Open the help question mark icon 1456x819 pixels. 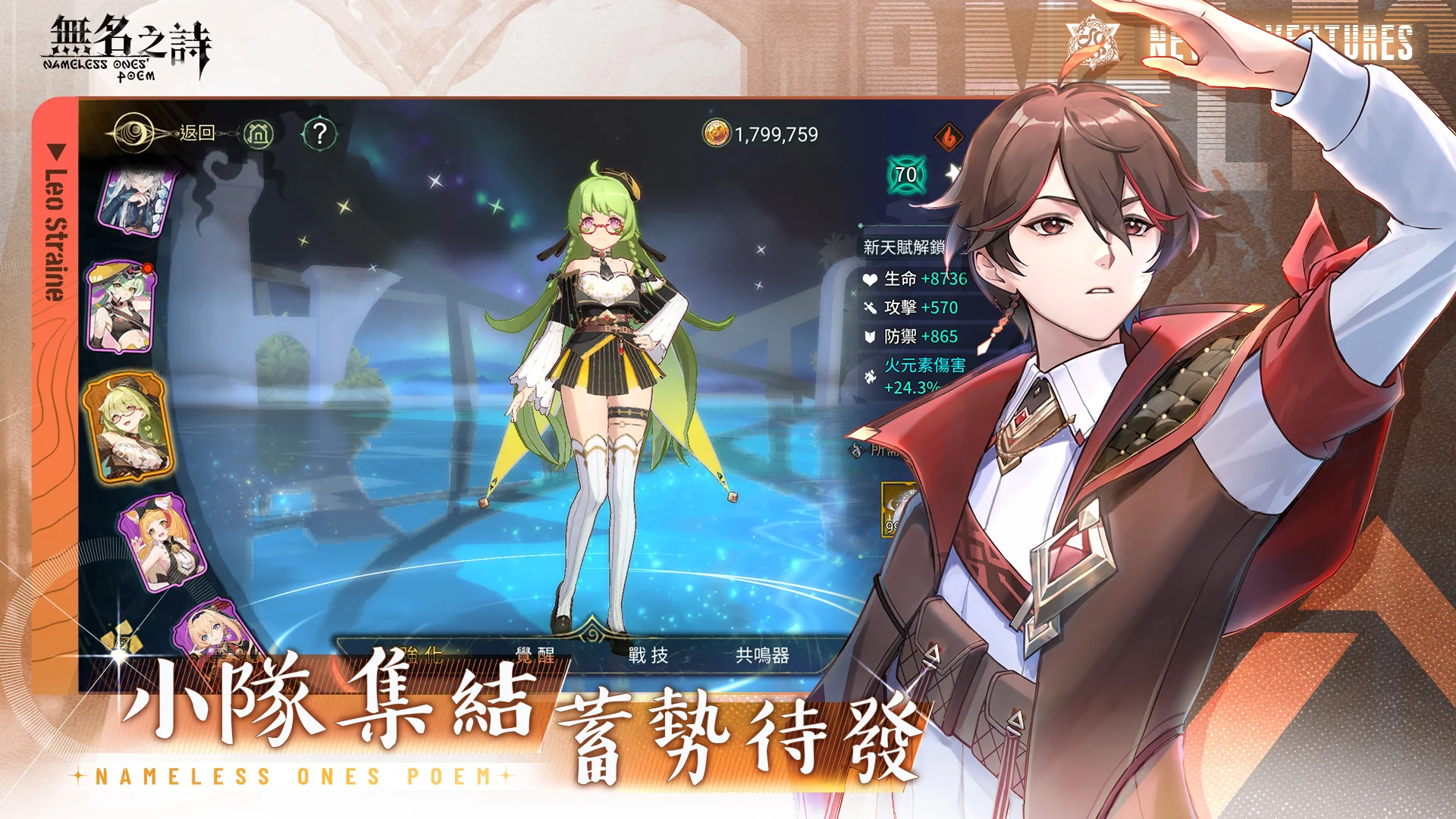[x=322, y=133]
